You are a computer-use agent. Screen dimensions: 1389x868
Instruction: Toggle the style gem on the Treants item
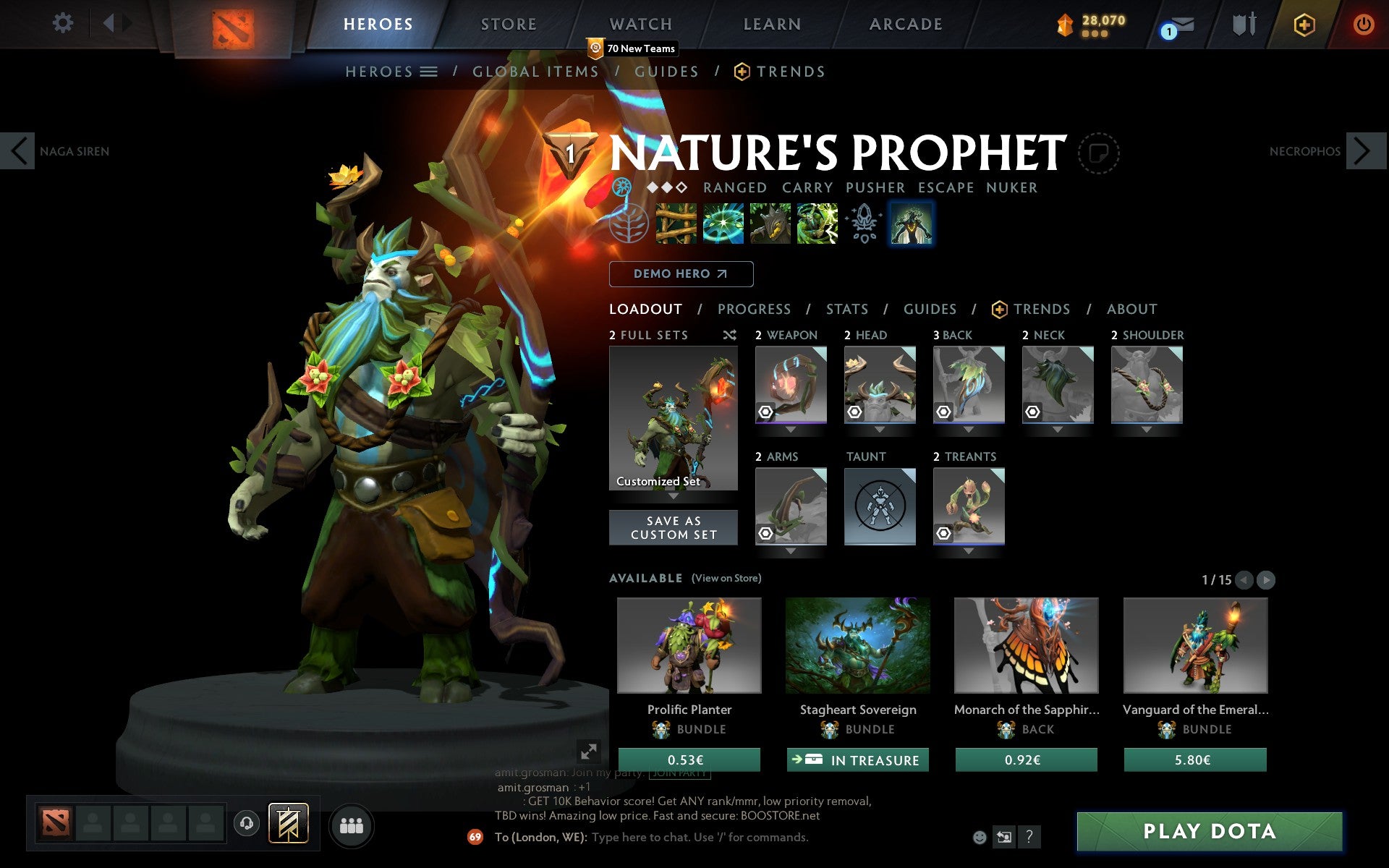coord(944,534)
